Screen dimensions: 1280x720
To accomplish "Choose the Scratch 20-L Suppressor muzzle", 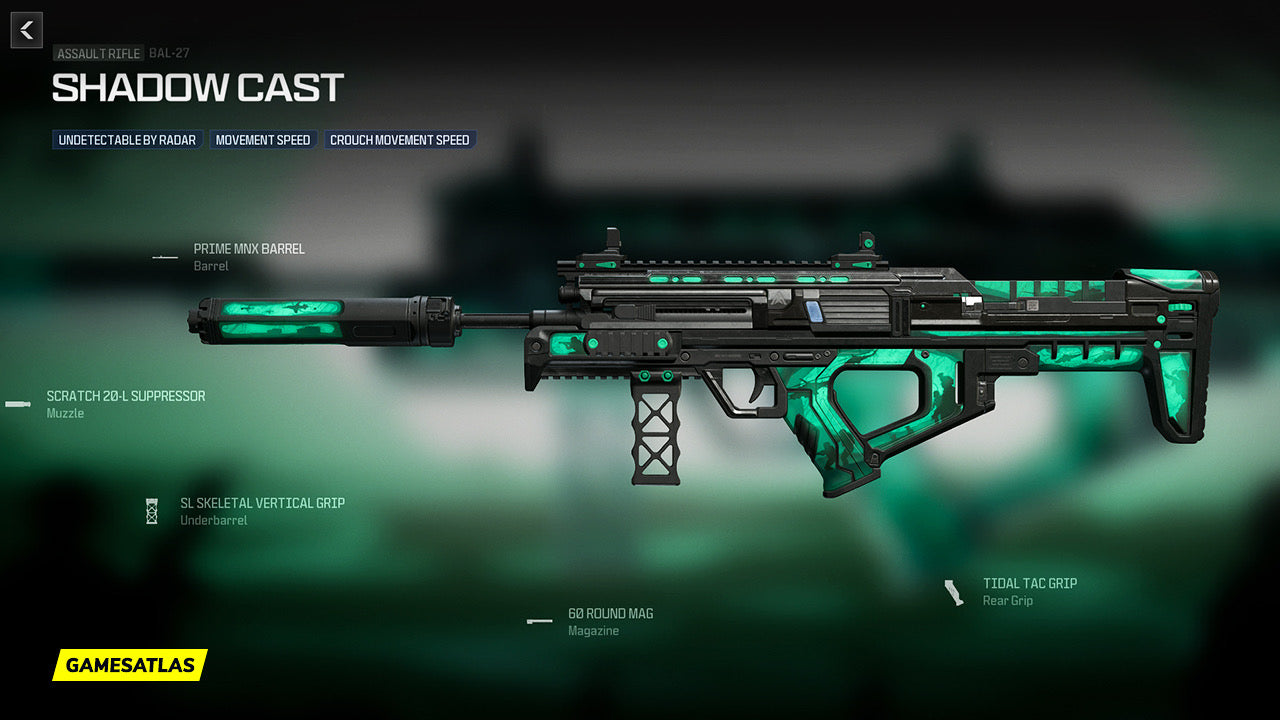I will [x=125, y=396].
